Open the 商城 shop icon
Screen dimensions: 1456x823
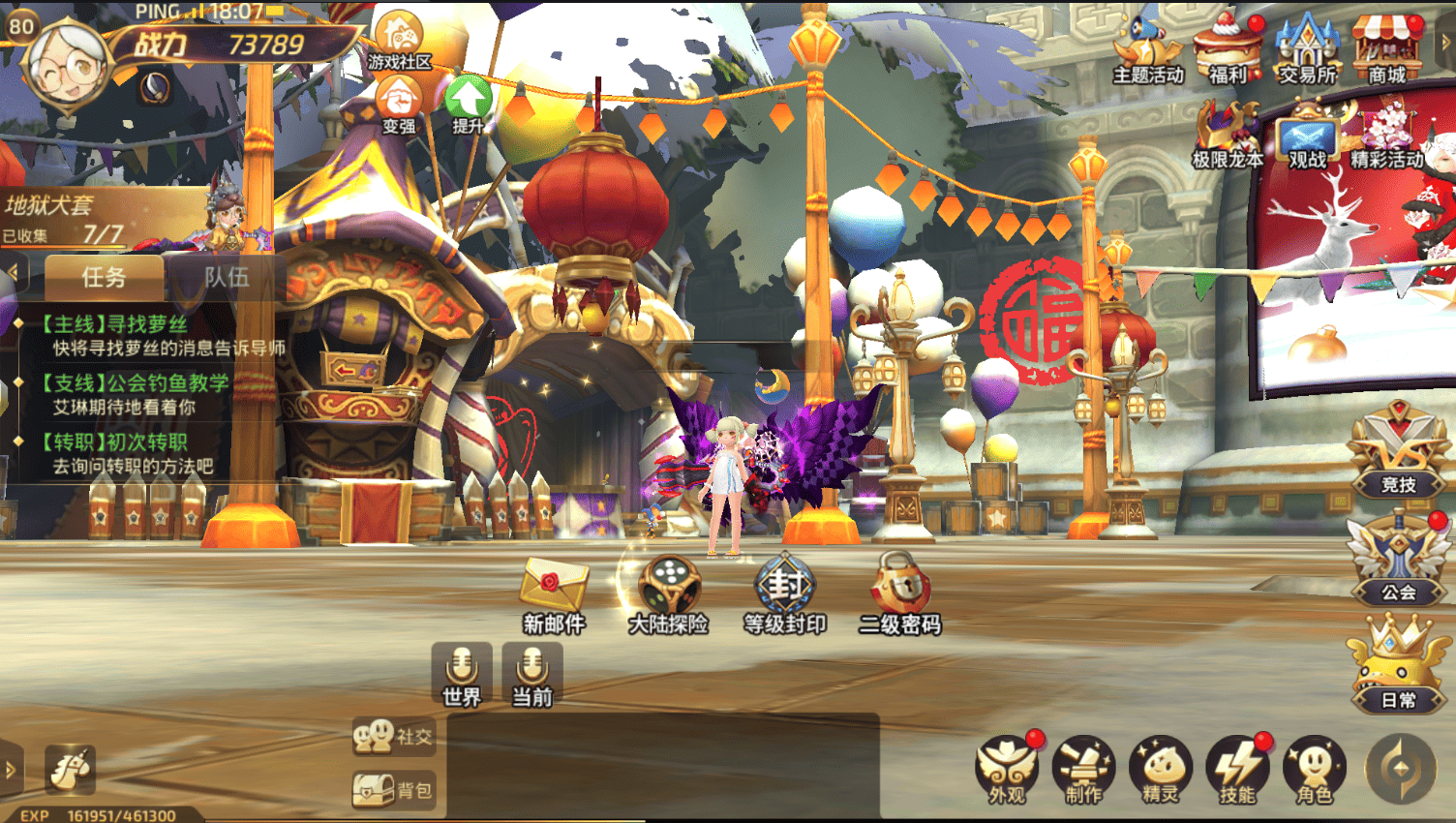coord(1386,48)
